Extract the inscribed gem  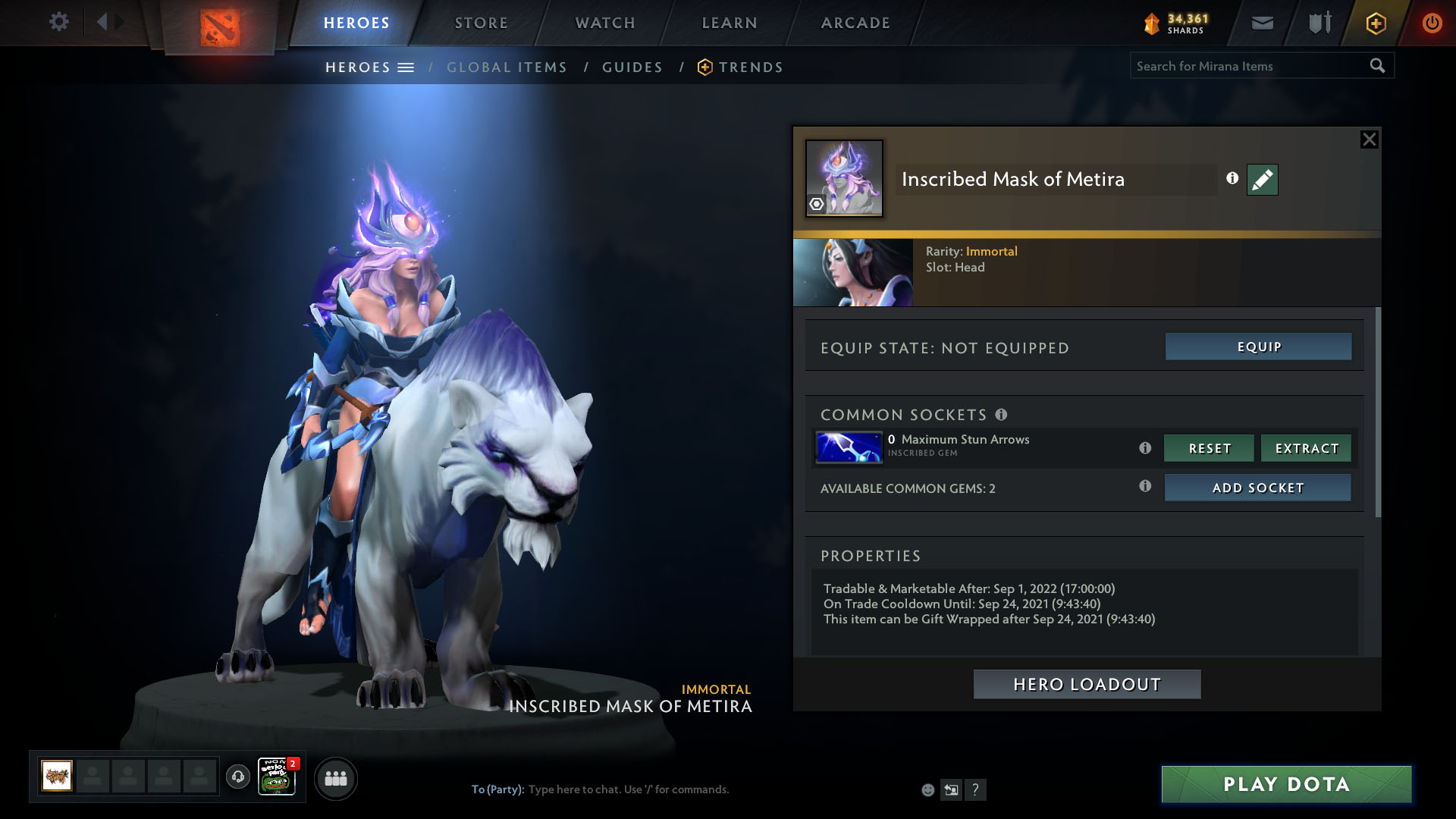pyautogui.click(x=1306, y=448)
